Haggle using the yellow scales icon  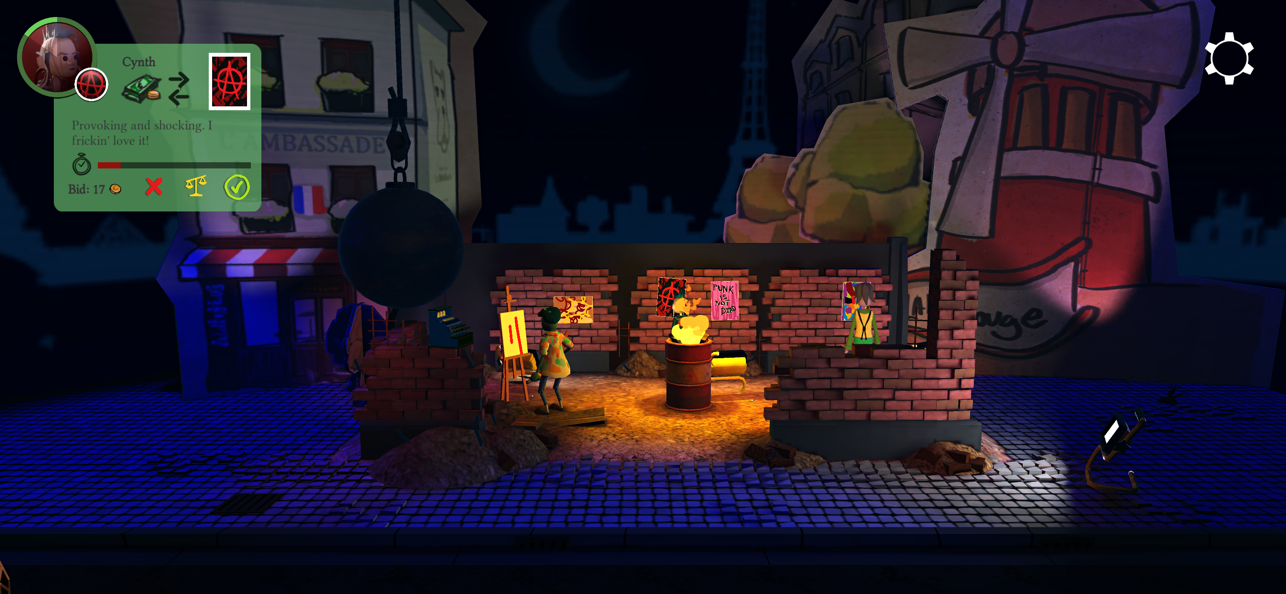(x=196, y=186)
